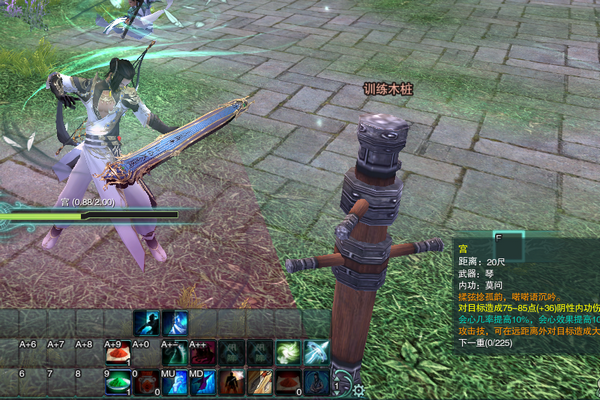
Task: Use the green powder in slot 9
Action: [x=117, y=383]
